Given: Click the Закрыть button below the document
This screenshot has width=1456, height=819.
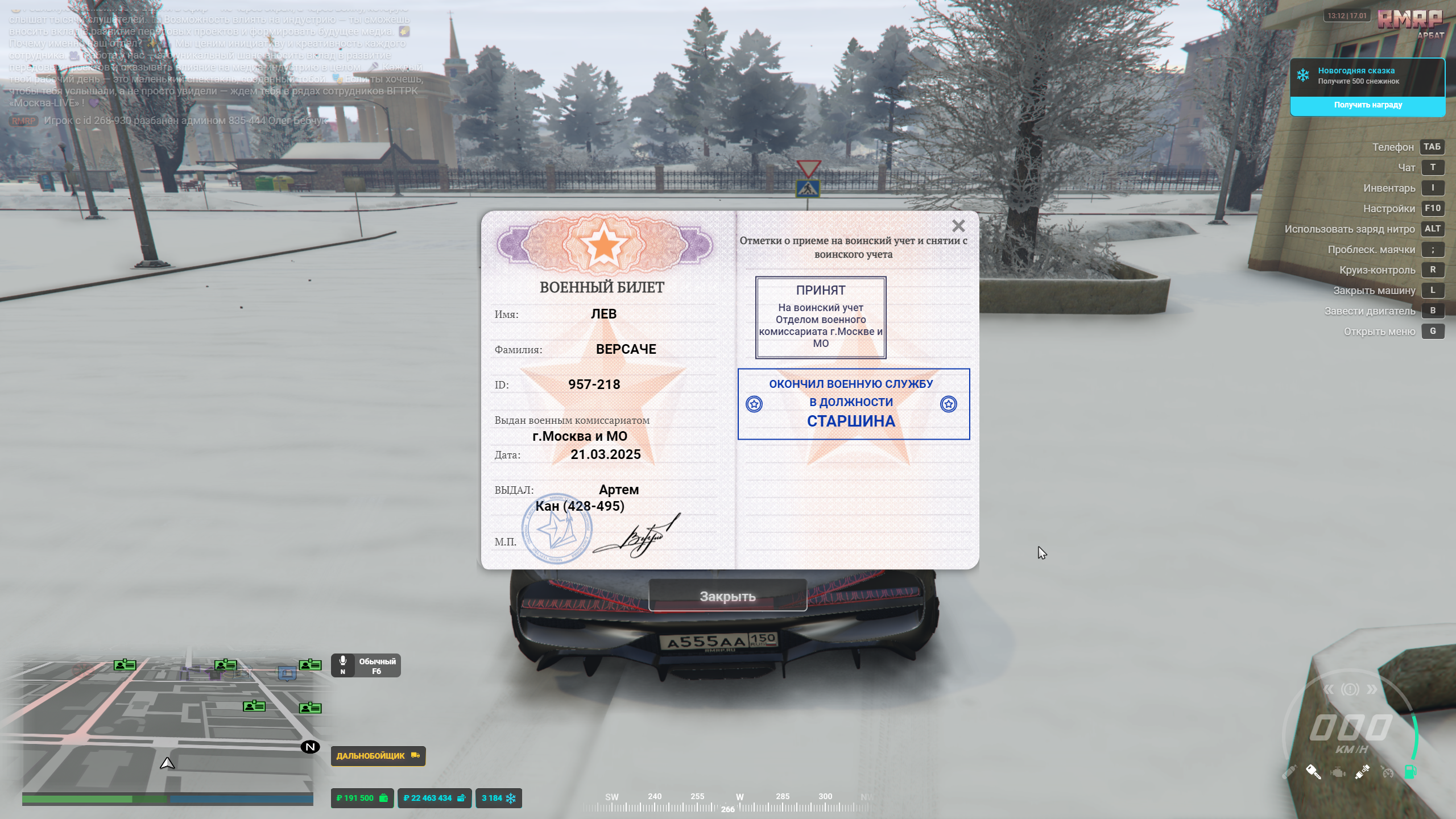Looking at the screenshot, I should click(x=727, y=596).
